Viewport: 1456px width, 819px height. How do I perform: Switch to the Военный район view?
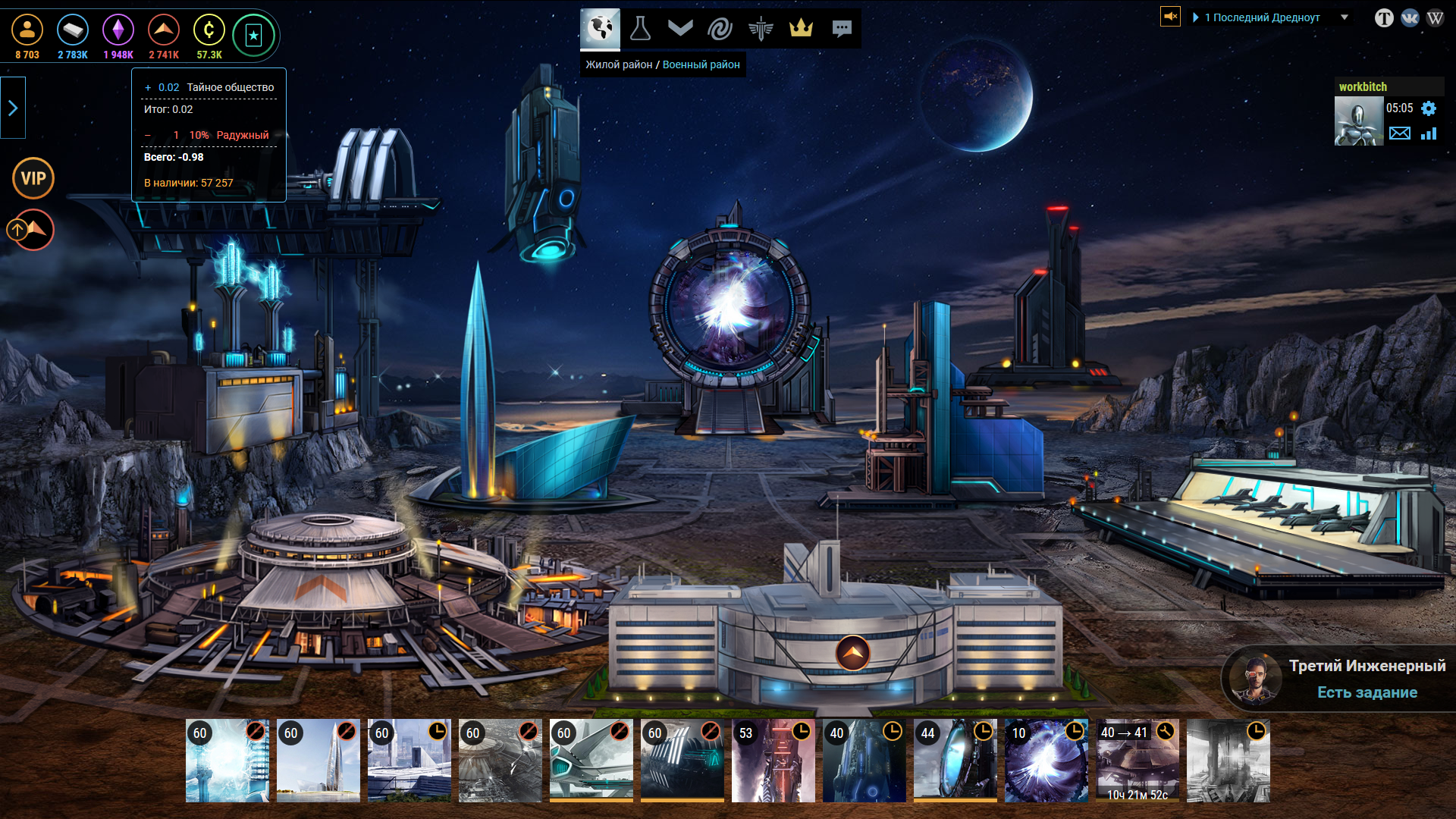point(701,64)
